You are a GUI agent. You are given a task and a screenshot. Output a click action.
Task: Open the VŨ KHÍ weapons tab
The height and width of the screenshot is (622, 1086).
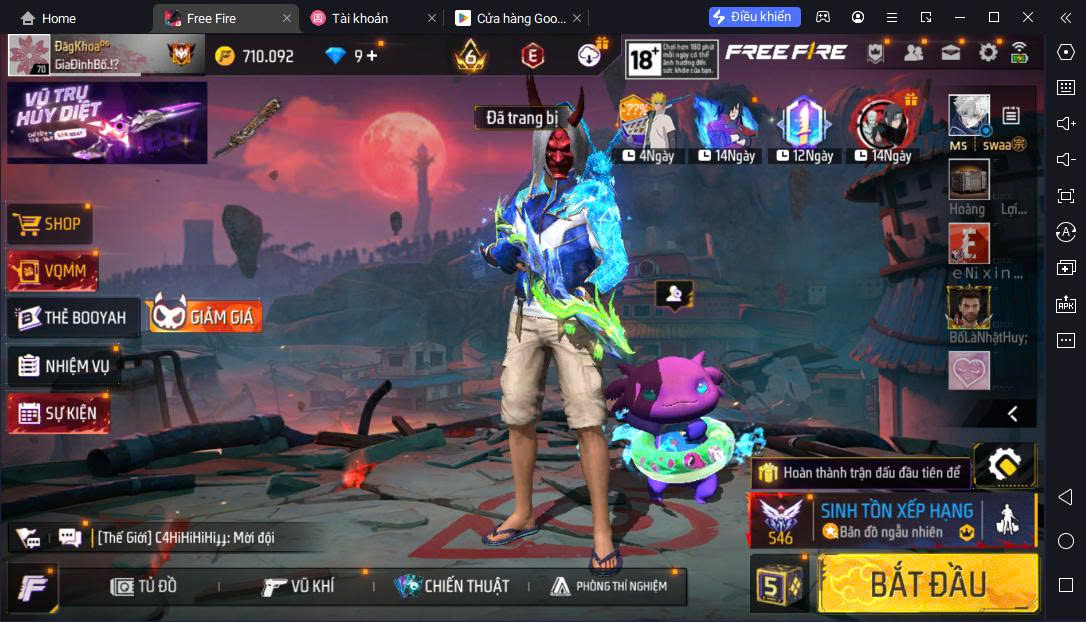(298, 586)
